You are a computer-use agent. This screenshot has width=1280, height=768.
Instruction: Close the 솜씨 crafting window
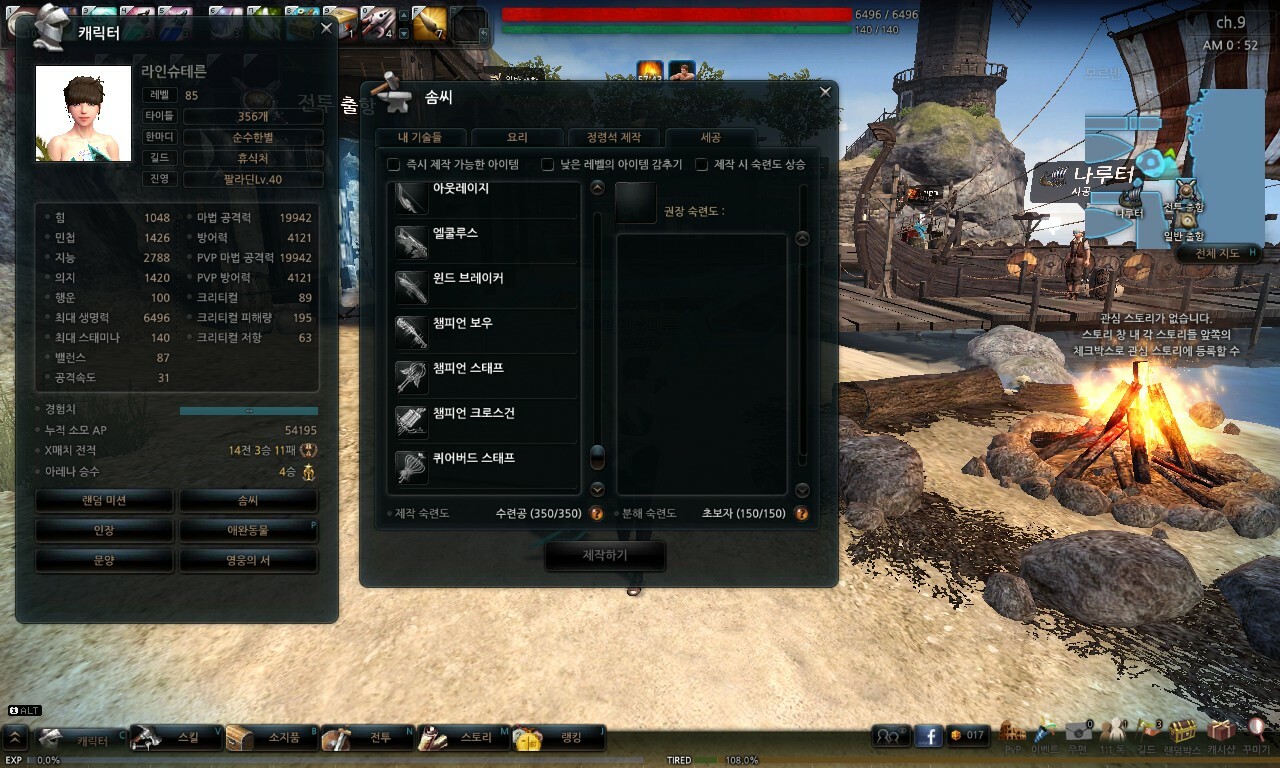pos(825,92)
